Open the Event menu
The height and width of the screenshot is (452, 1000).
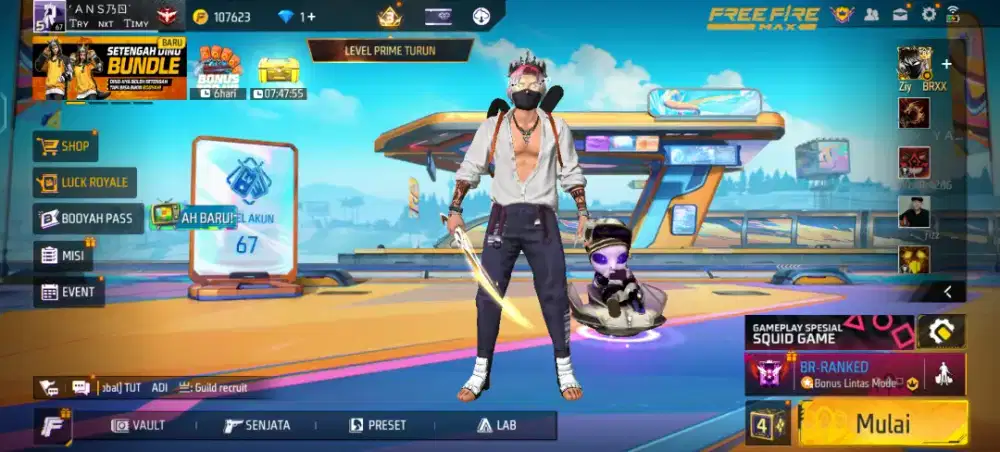[x=68, y=292]
